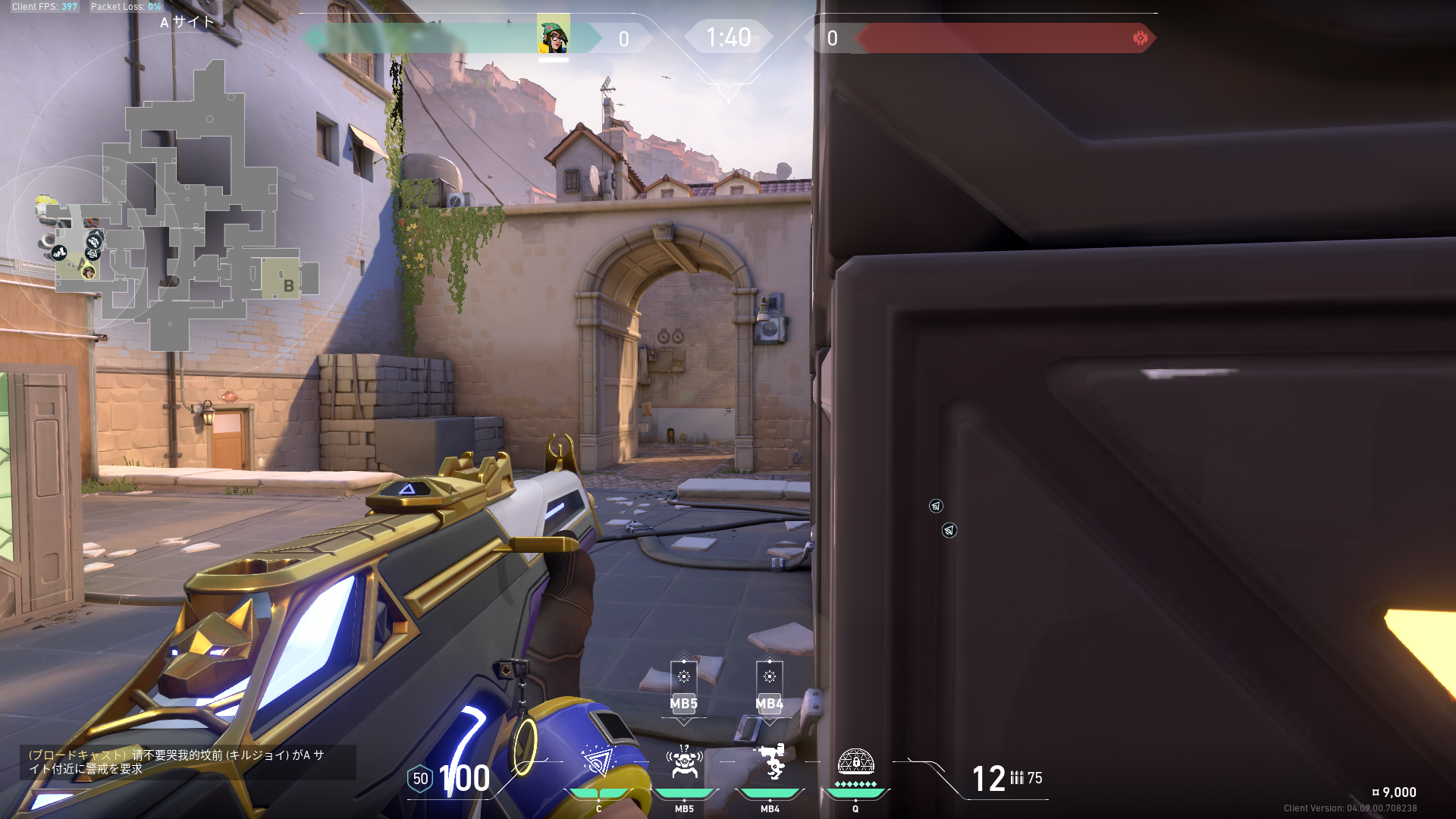Select the MB5 recall indicator tile
This screenshot has width=1456, height=819.
pyautogui.click(x=683, y=689)
